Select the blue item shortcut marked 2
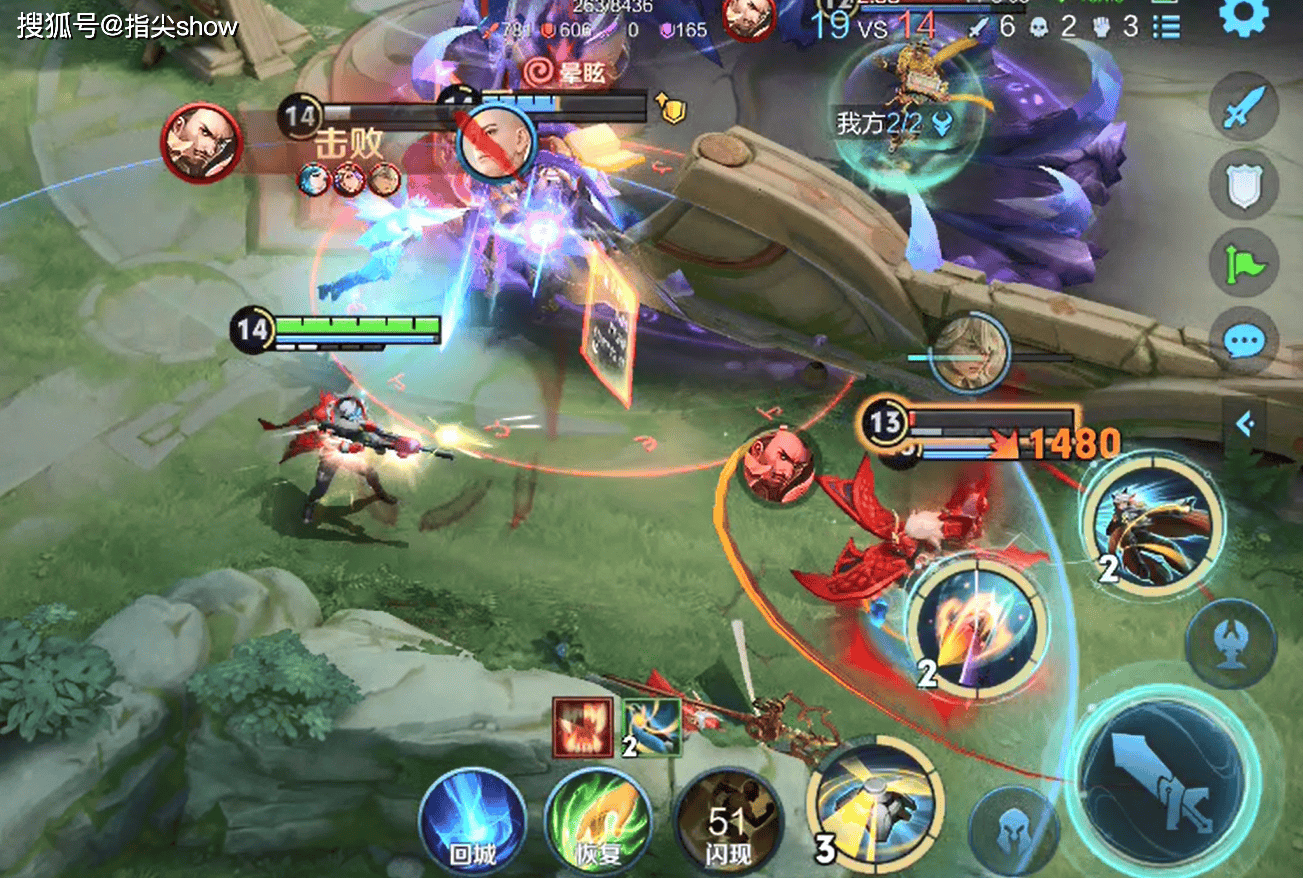The height and width of the screenshot is (878, 1303). coord(652,727)
